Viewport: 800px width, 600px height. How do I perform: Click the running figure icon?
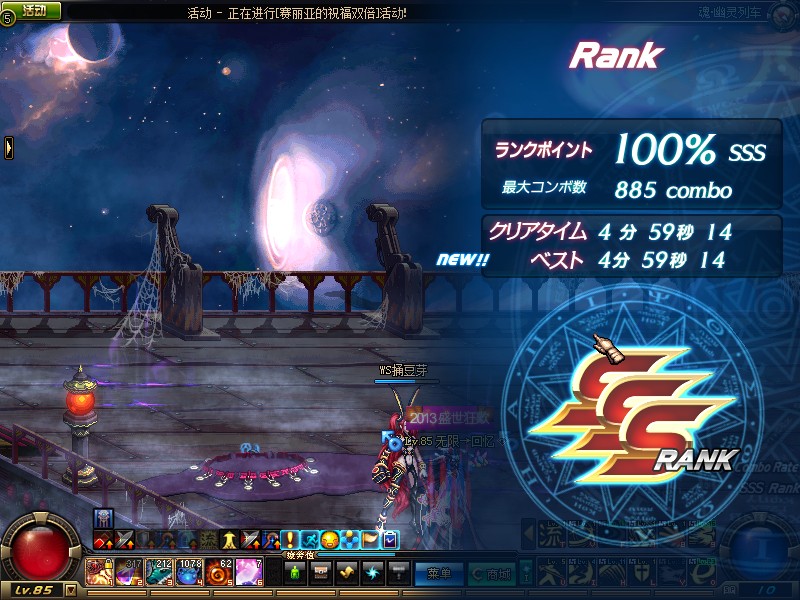(x=309, y=540)
